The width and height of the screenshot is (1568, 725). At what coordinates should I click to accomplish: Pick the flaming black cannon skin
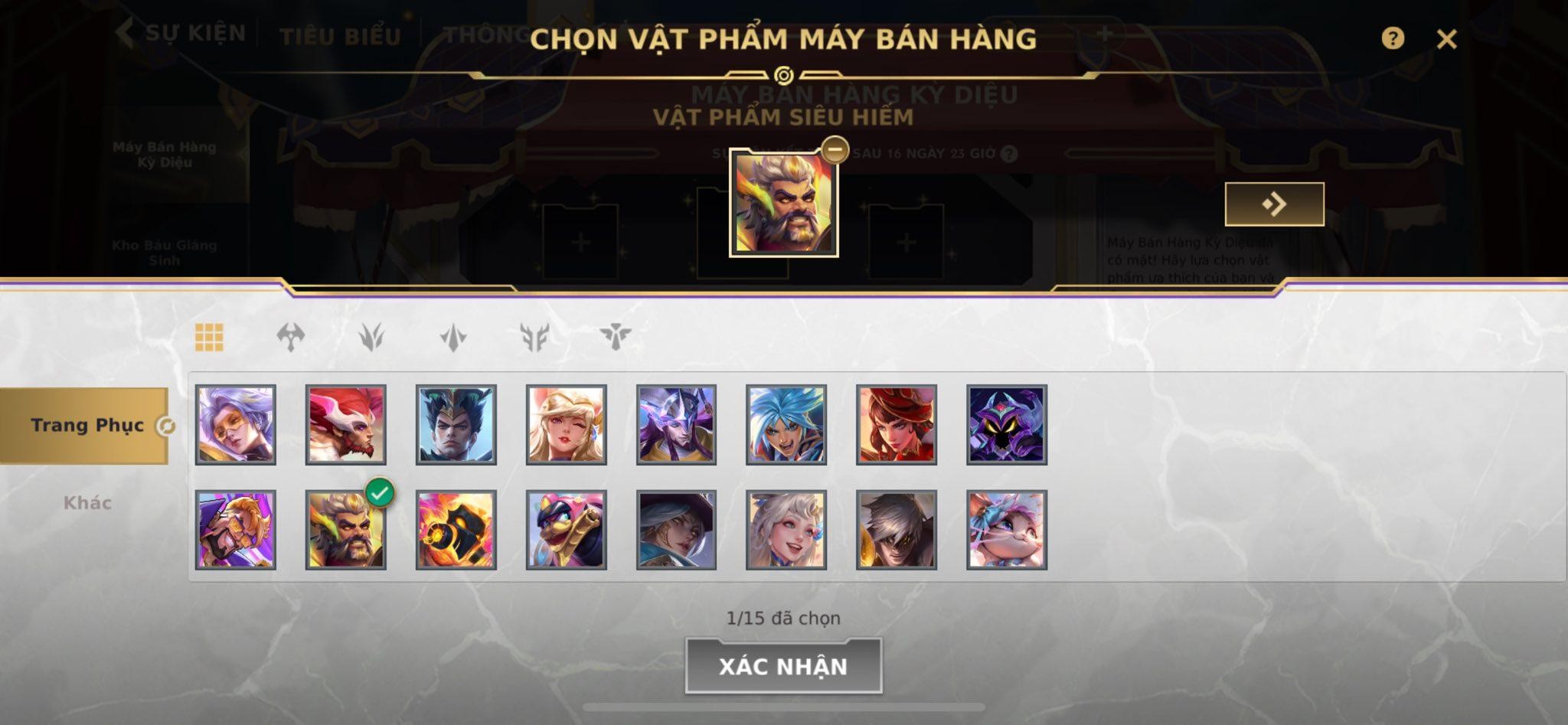[x=456, y=530]
